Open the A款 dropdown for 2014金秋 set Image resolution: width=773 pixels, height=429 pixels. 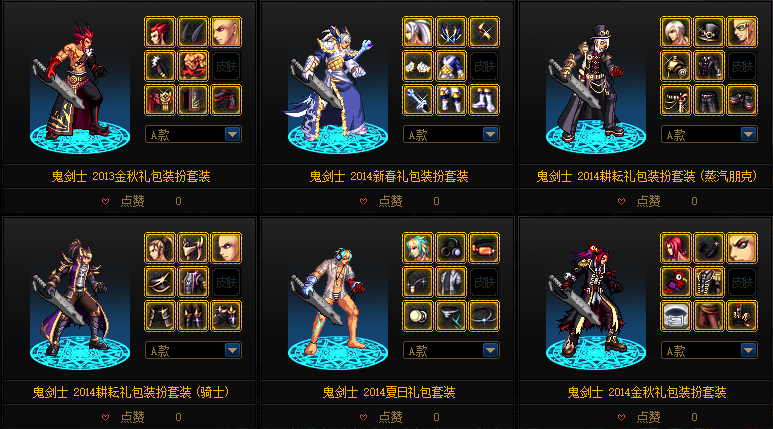click(x=748, y=350)
